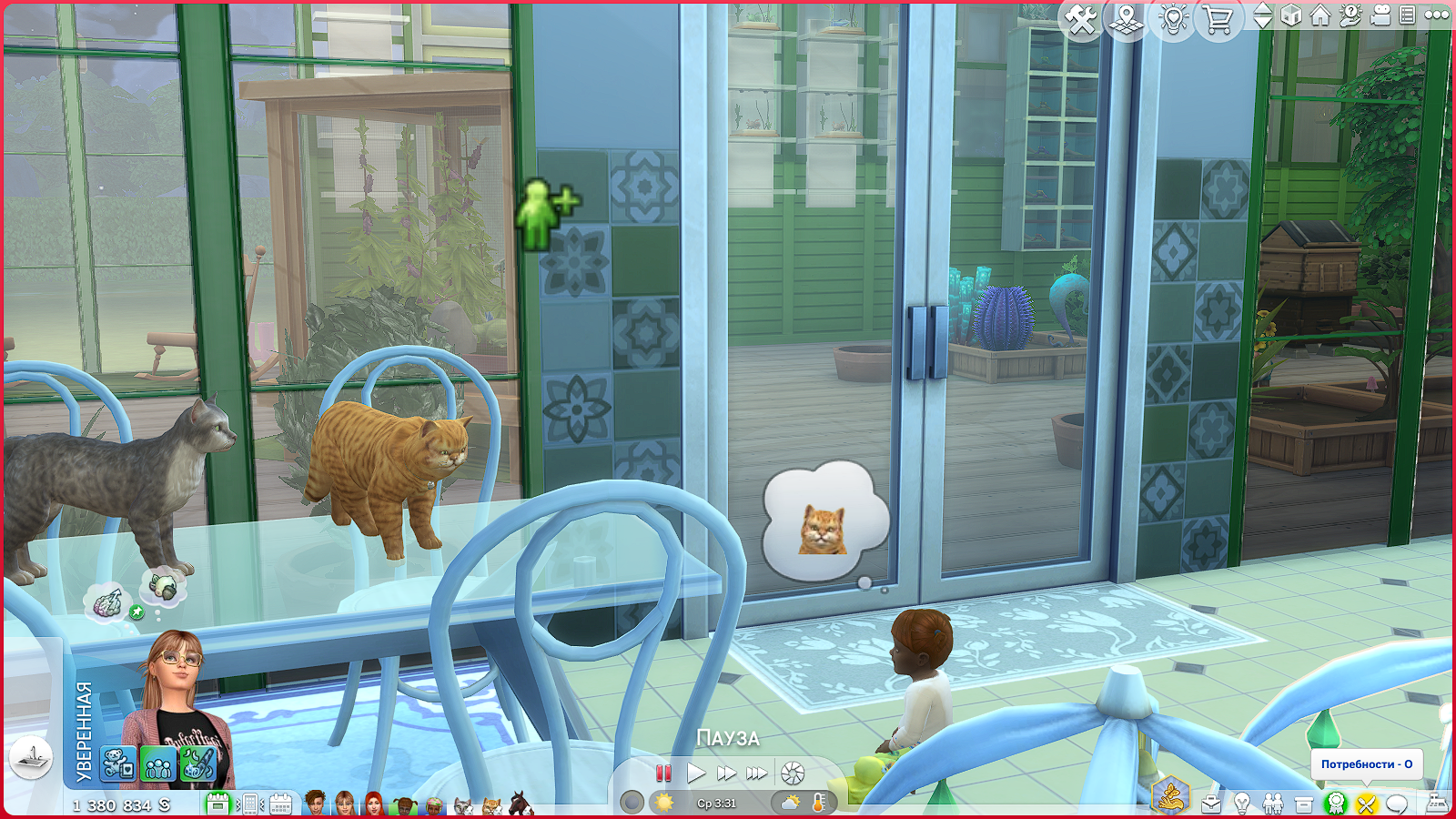1456x819 pixels.
Task: Open the travel map pin icon
Action: [x=1127, y=19]
